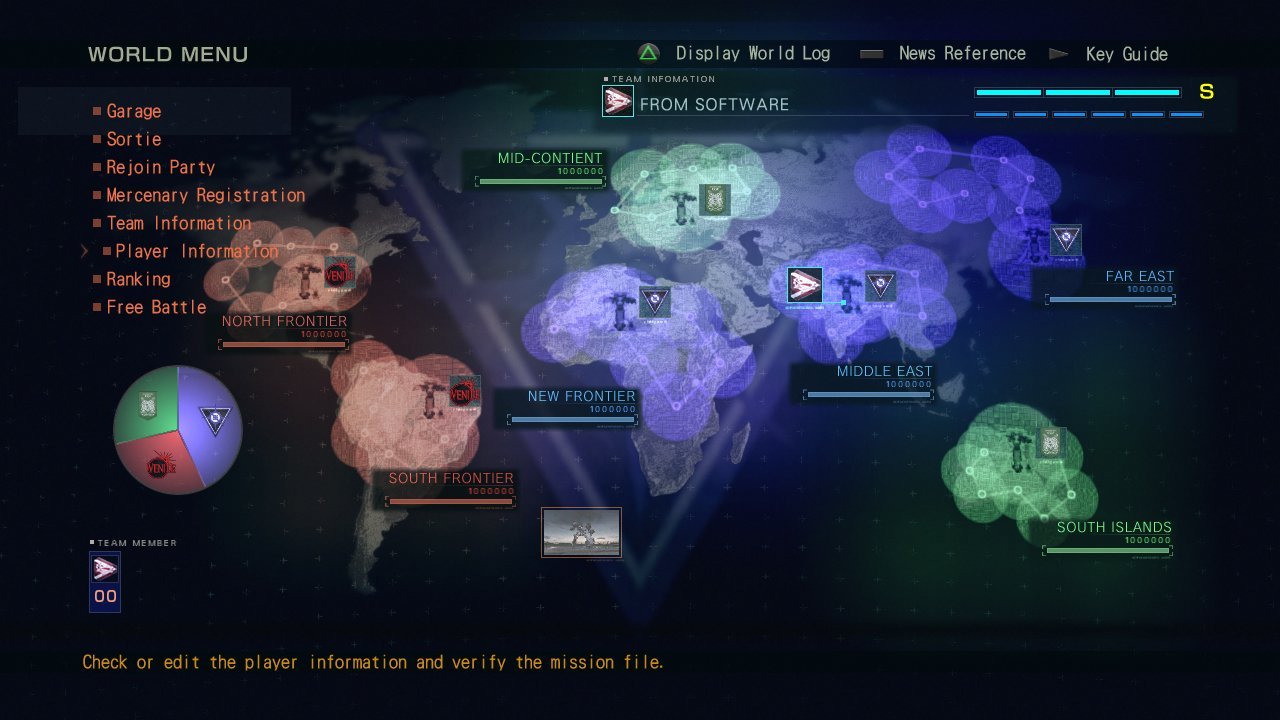This screenshot has height=720, width=1280.
Task: Choose the Middle East territory label
Action: click(884, 371)
